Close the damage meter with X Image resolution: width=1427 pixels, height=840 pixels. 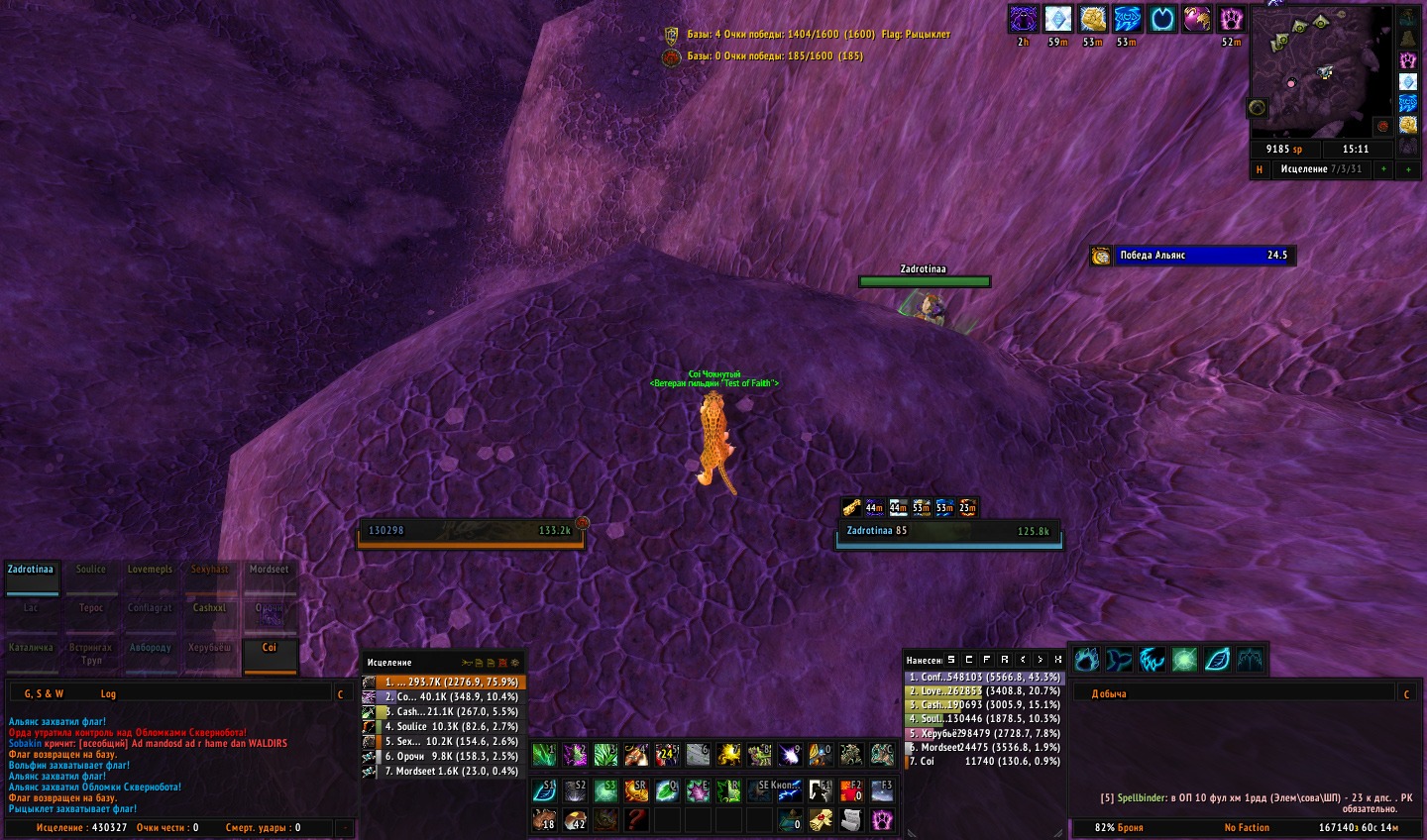pyautogui.click(x=1058, y=660)
